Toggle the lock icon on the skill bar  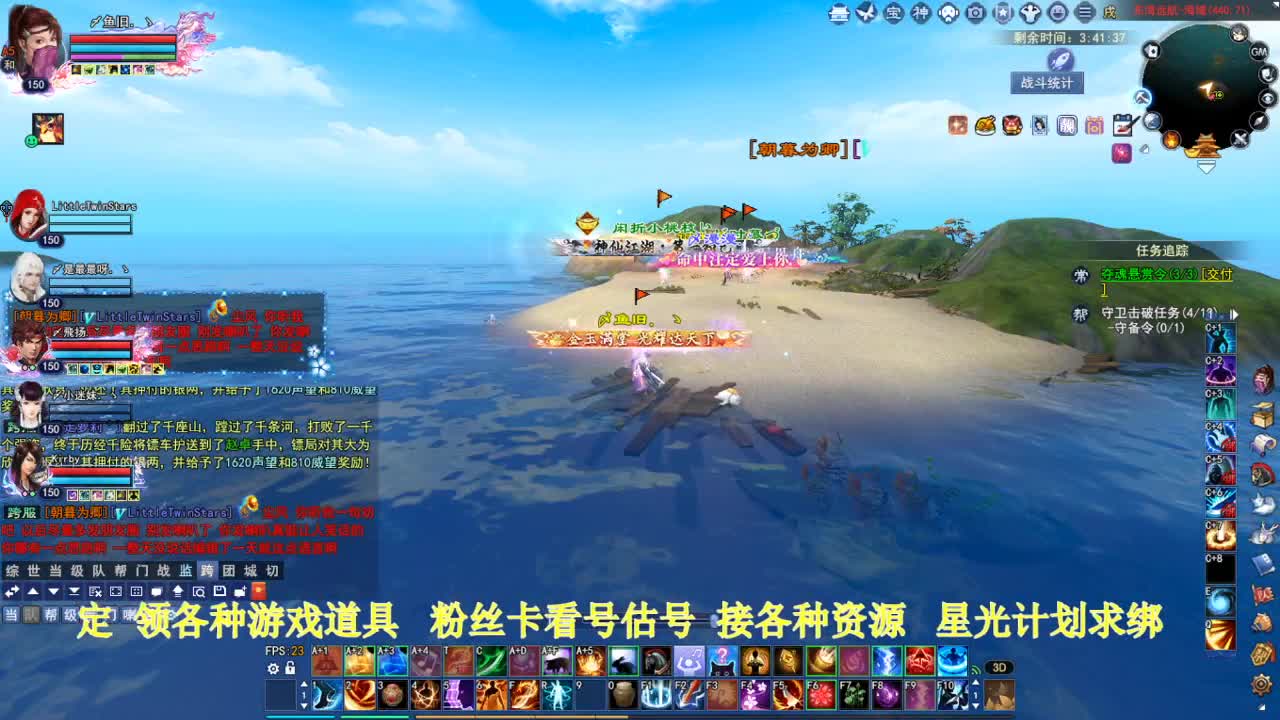[289, 667]
